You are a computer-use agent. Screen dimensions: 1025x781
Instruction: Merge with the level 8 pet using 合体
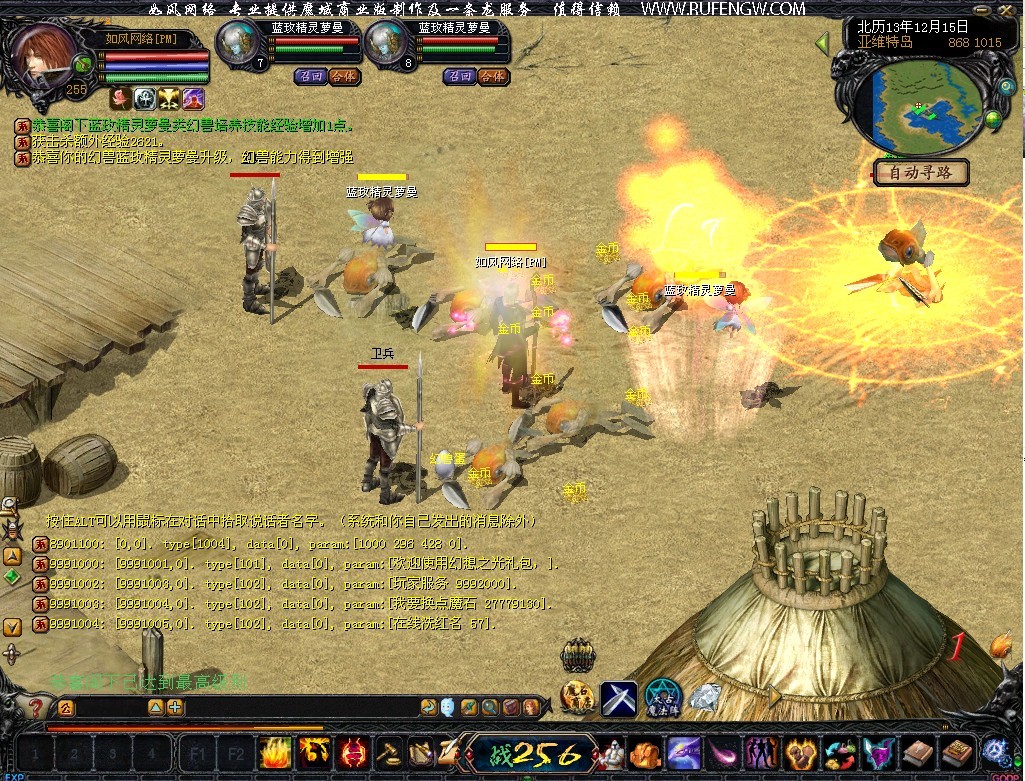click(492, 76)
